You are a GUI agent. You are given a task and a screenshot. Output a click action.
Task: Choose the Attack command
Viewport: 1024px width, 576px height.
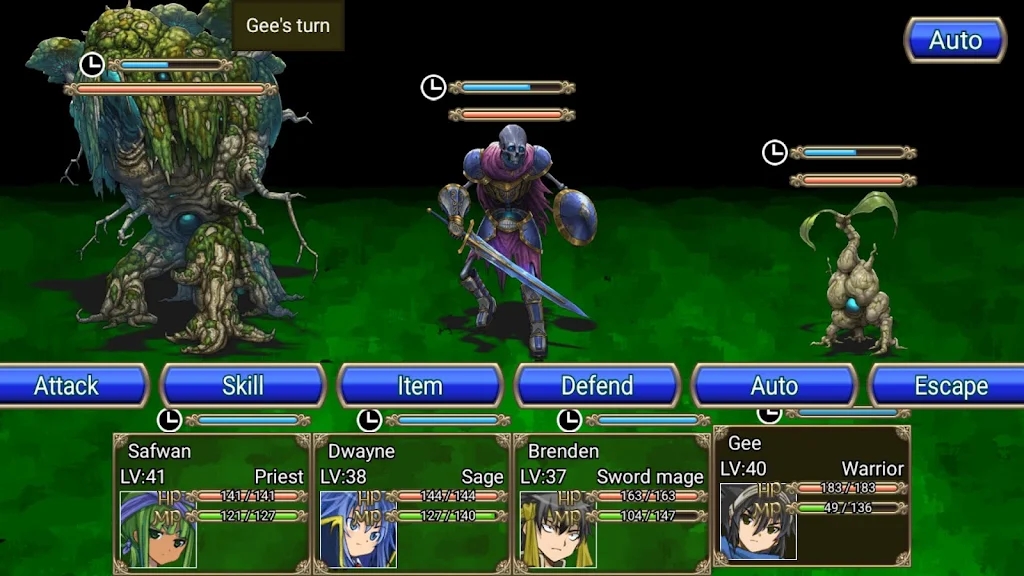pyautogui.click(x=67, y=386)
